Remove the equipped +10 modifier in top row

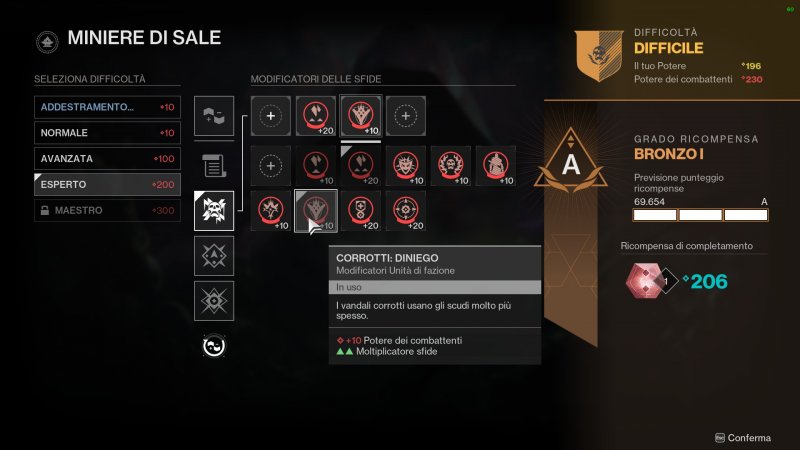361,116
